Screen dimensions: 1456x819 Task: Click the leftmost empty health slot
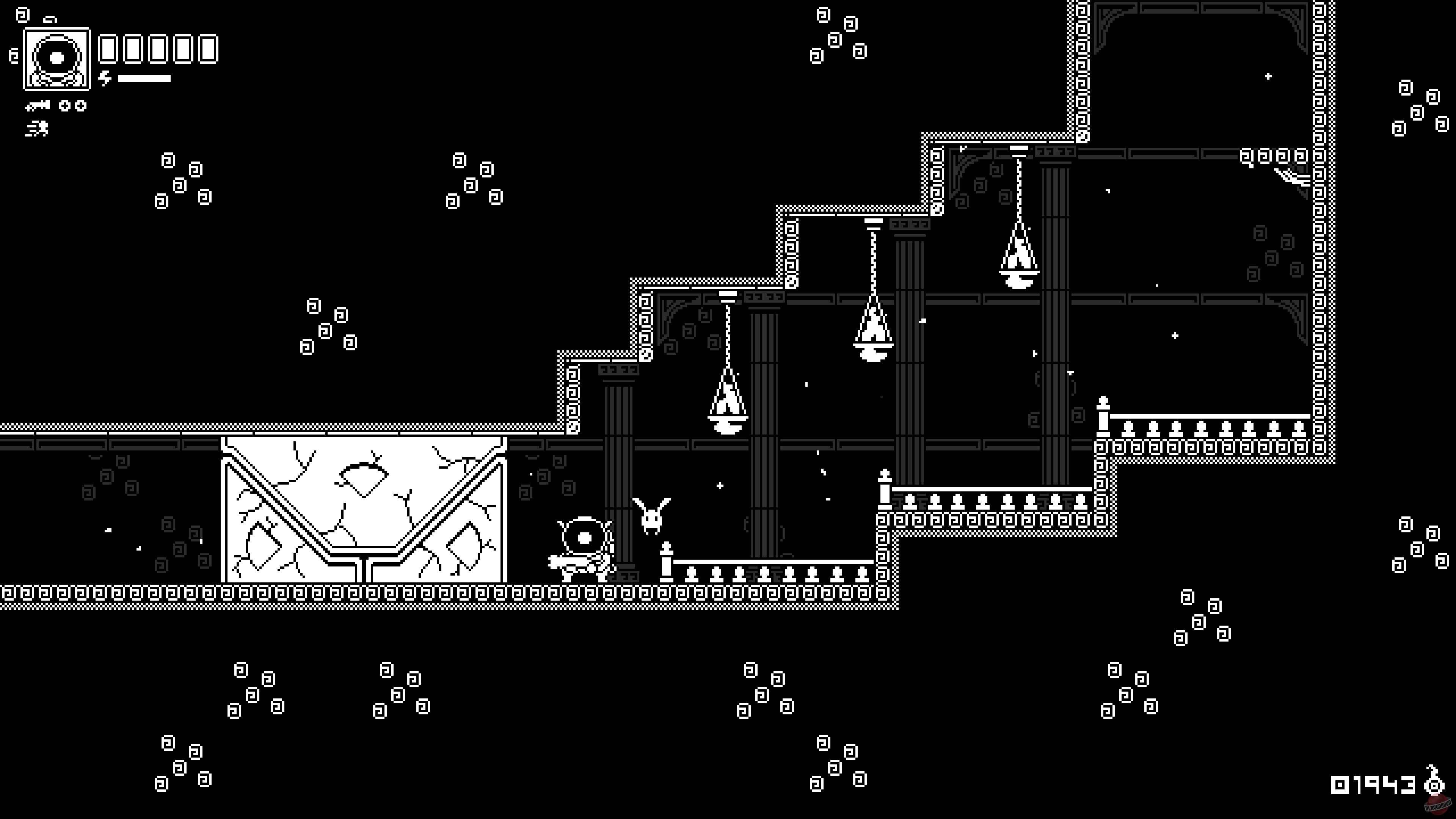click(108, 49)
